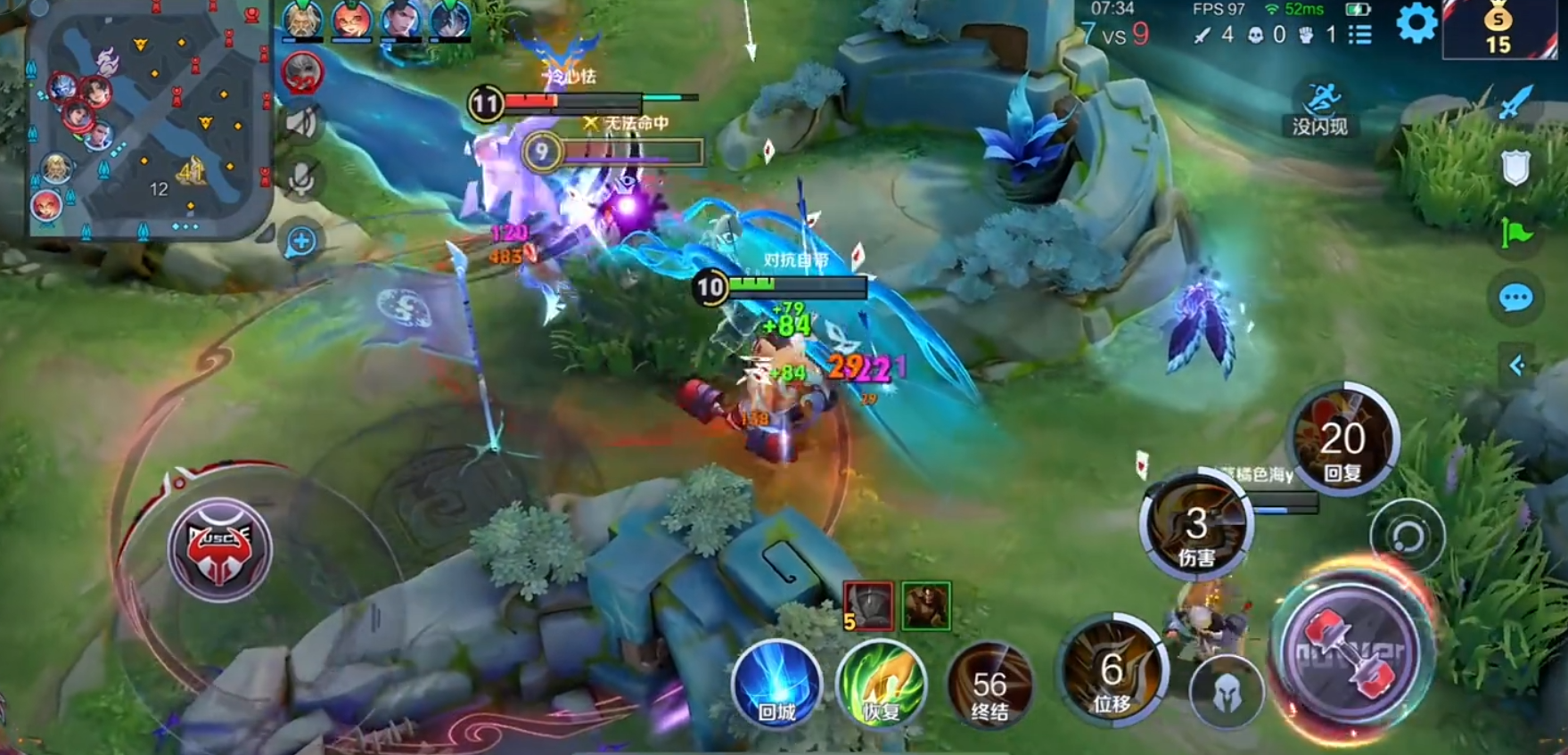The height and width of the screenshot is (755, 1568).
Task: Open the settings gear menu
Action: (x=1416, y=23)
